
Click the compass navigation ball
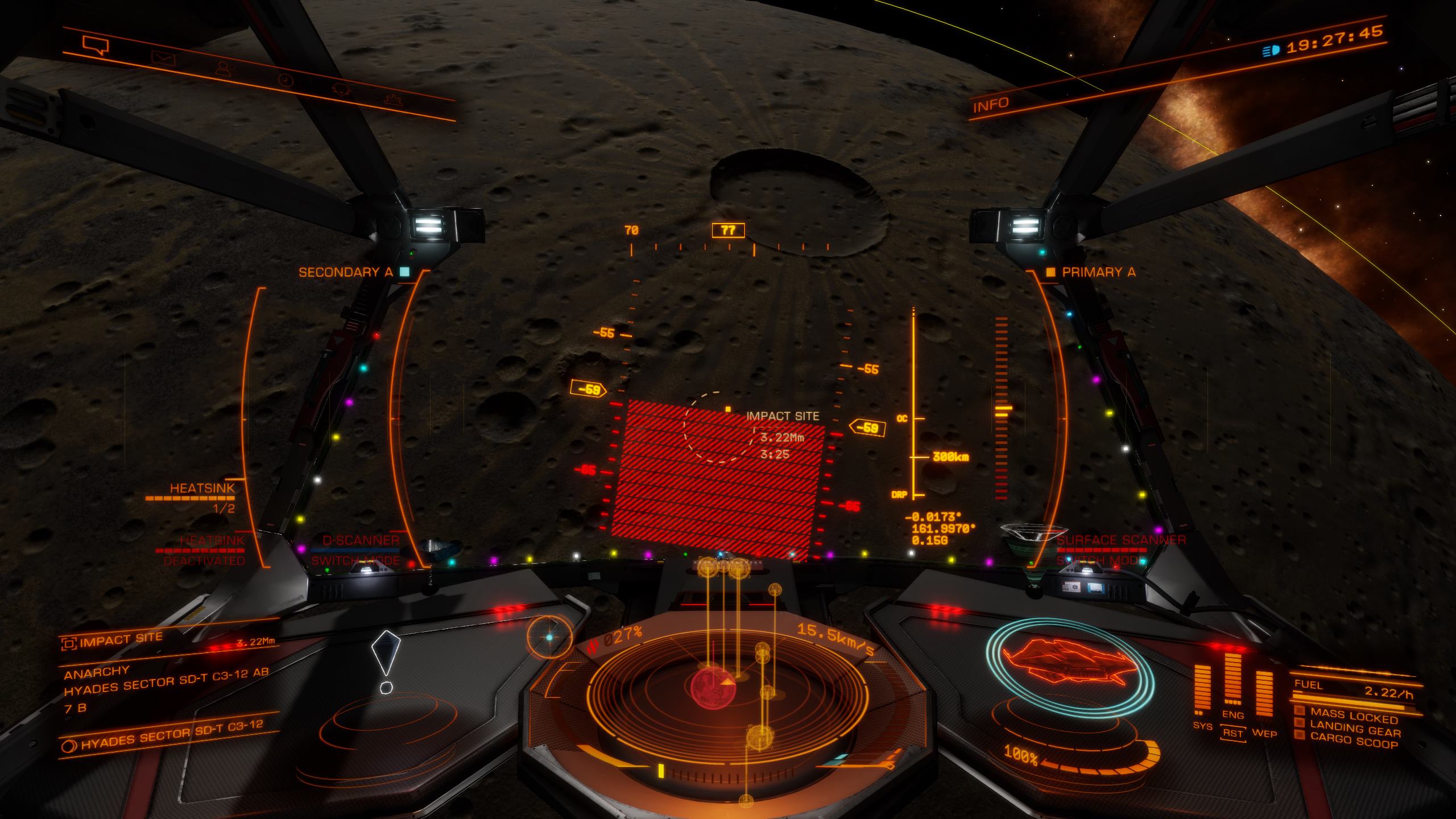[549, 638]
